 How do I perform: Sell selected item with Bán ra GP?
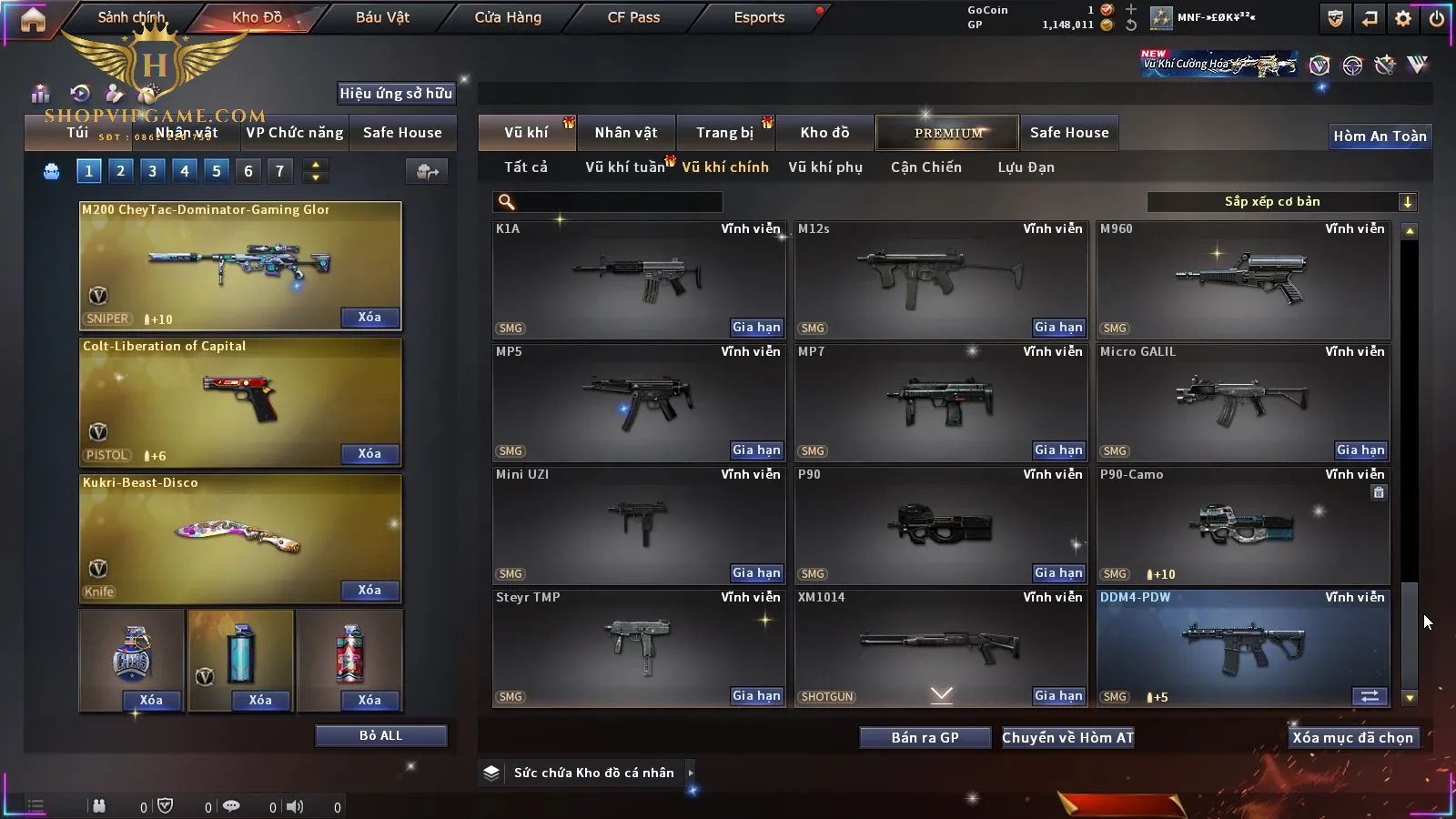(x=925, y=738)
